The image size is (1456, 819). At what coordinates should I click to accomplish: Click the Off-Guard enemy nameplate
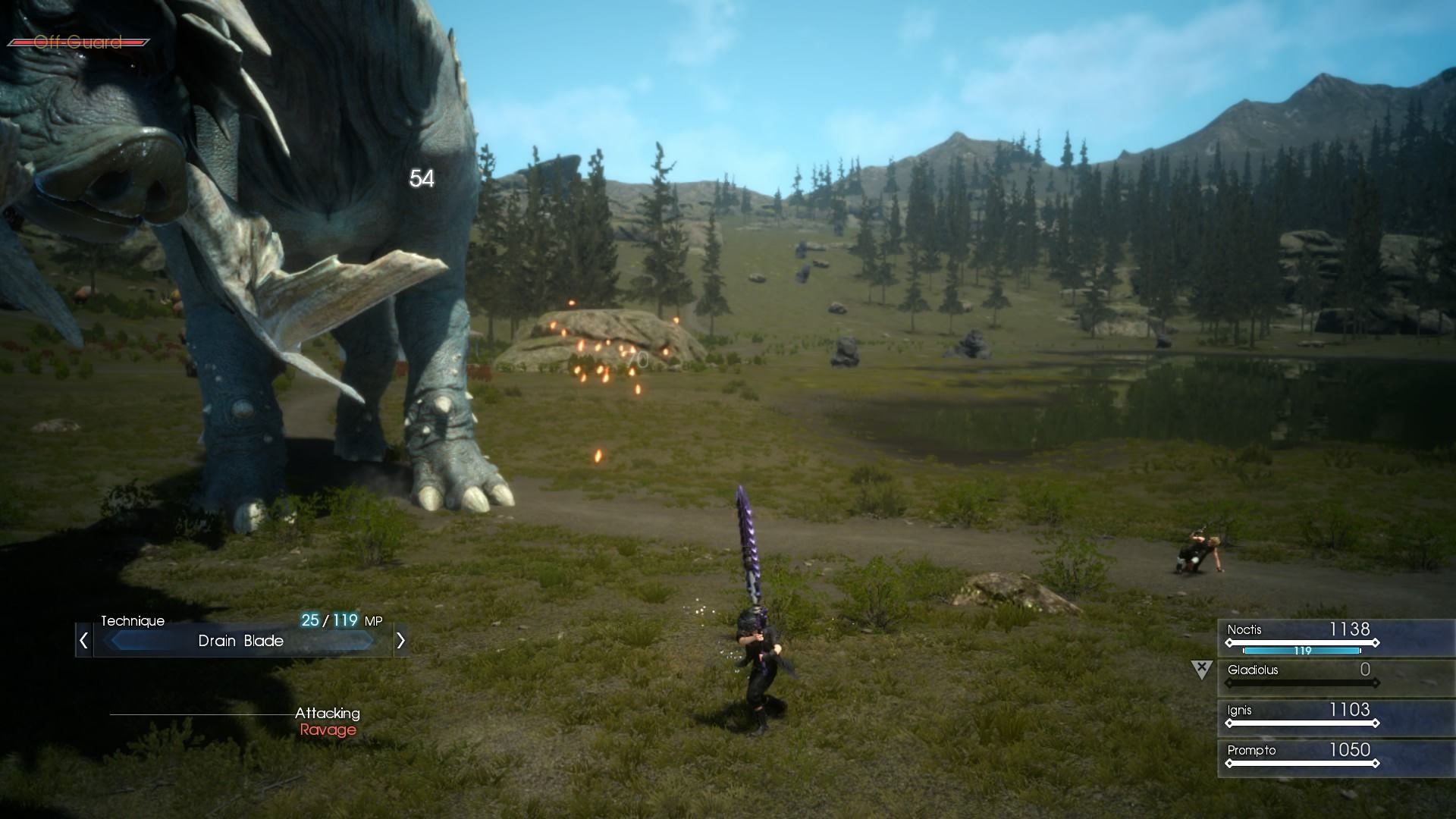(x=78, y=43)
